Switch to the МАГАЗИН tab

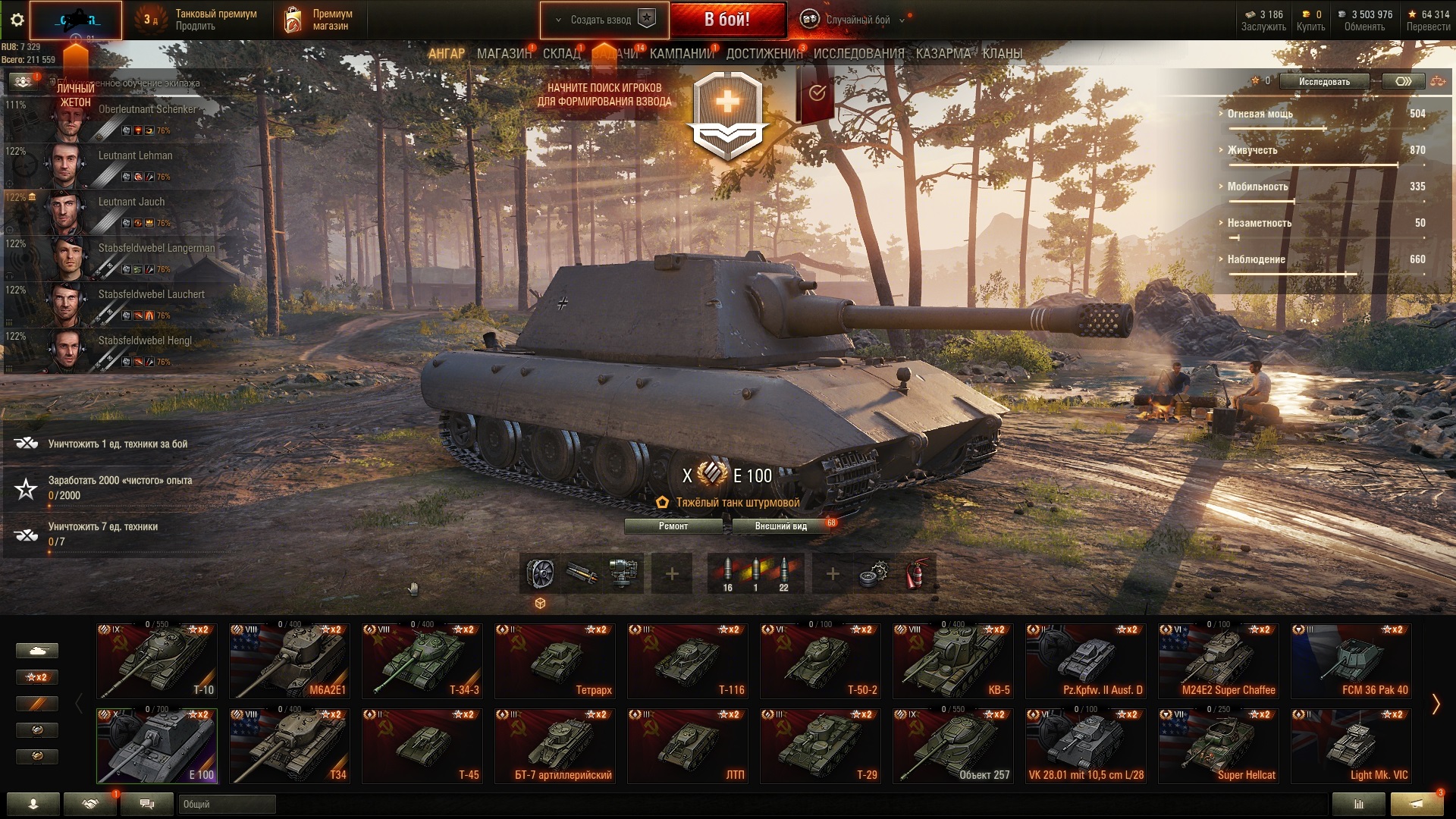(506, 54)
